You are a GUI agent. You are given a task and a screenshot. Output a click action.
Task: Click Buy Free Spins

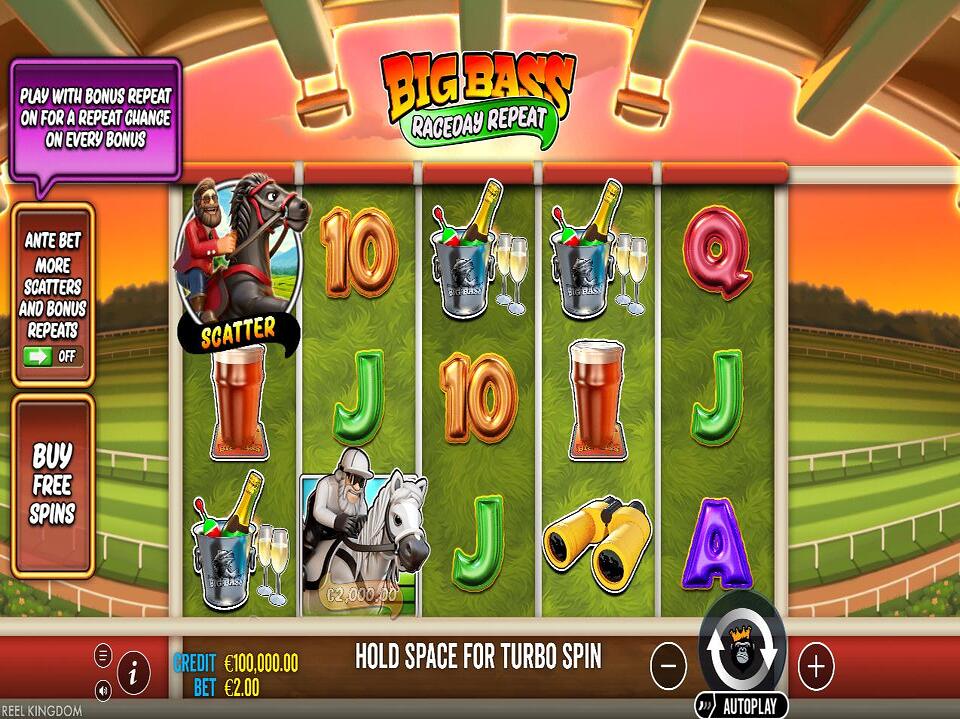click(x=53, y=485)
